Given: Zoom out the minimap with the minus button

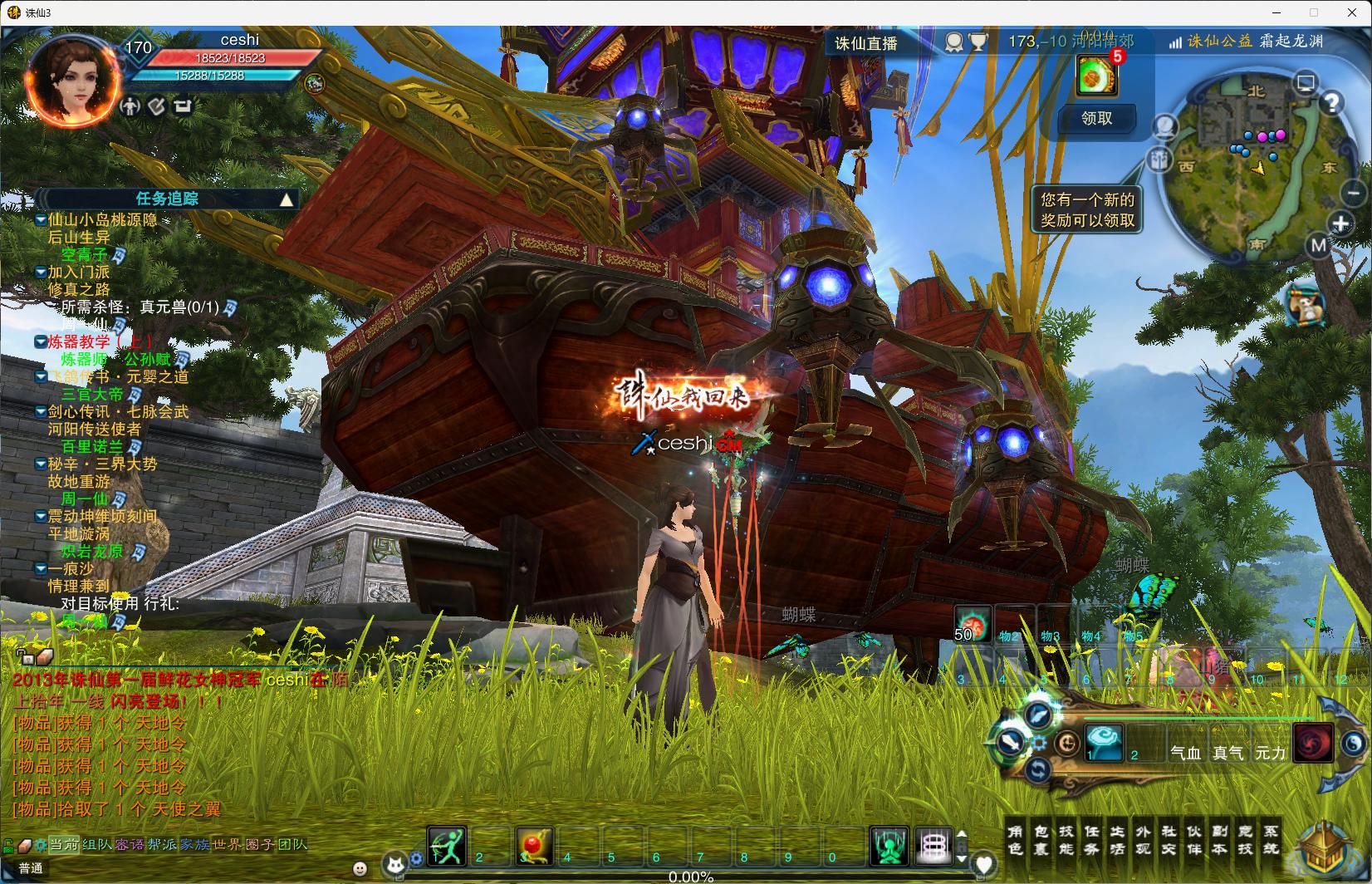Looking at the screenshot, I should pos(1354,193).
